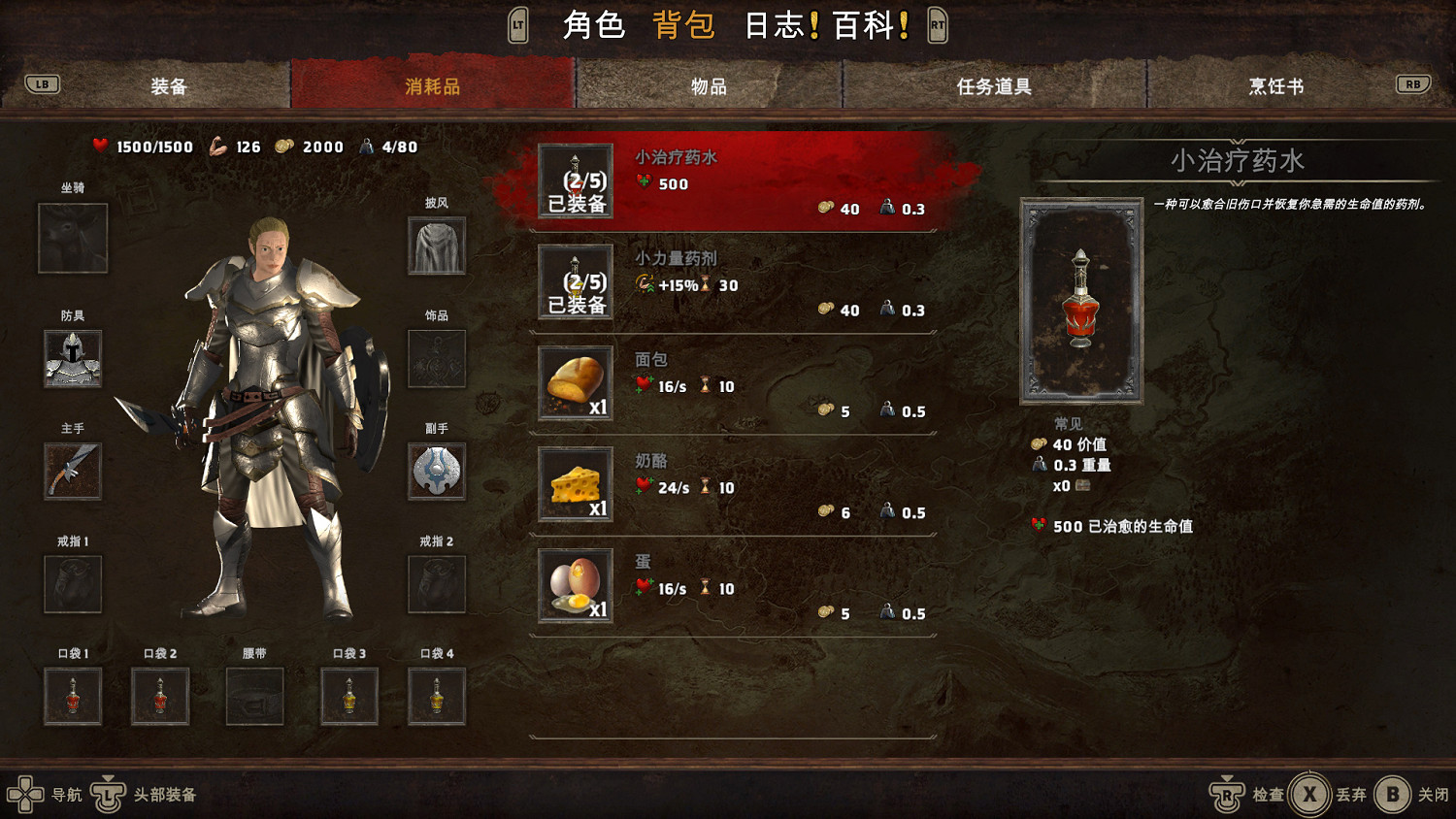Select the mount slot icon
This screenshot has width=1456, height=819.
tap(72, 239)
